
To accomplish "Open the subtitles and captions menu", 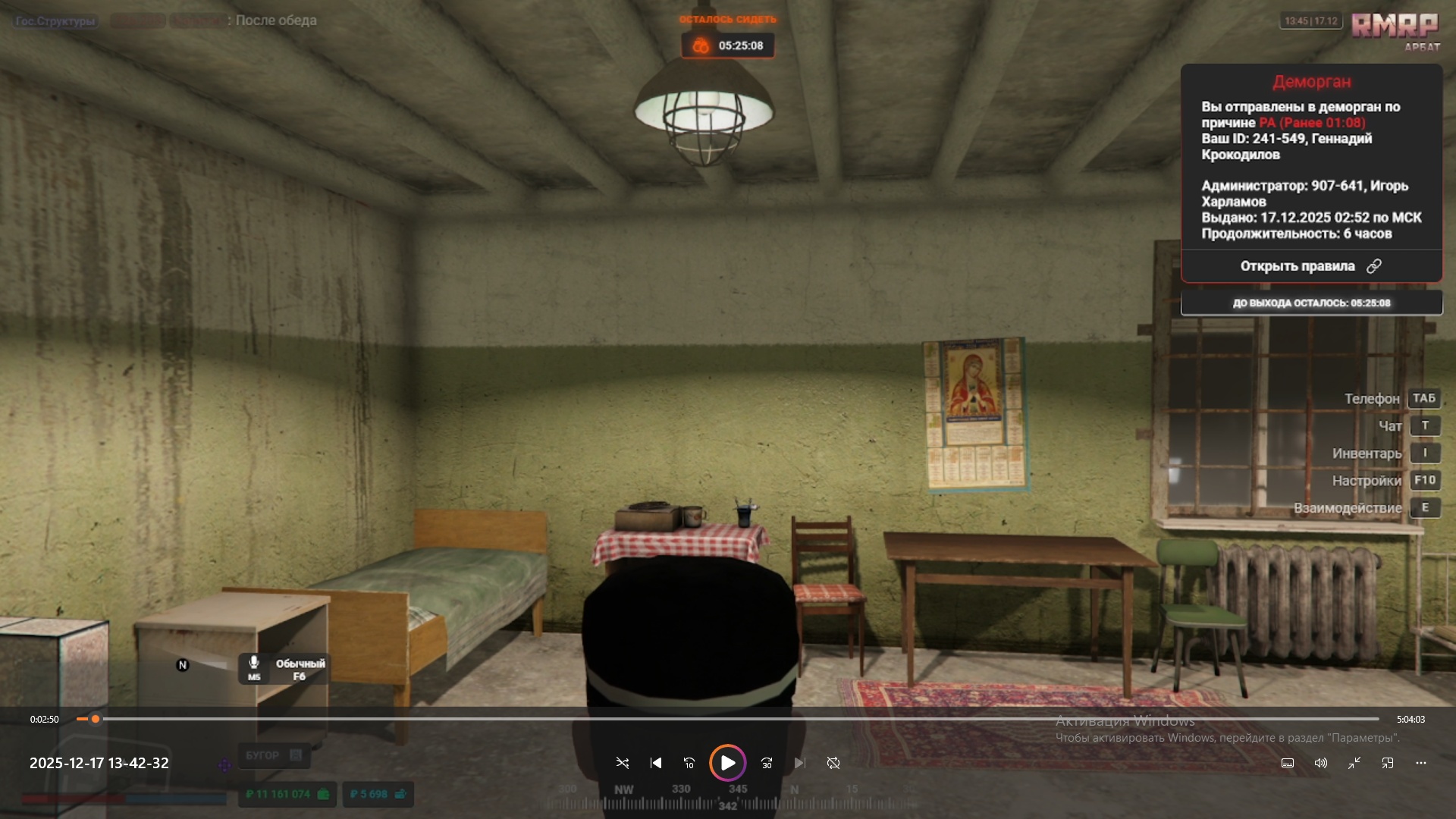I will click(1288, 763).
